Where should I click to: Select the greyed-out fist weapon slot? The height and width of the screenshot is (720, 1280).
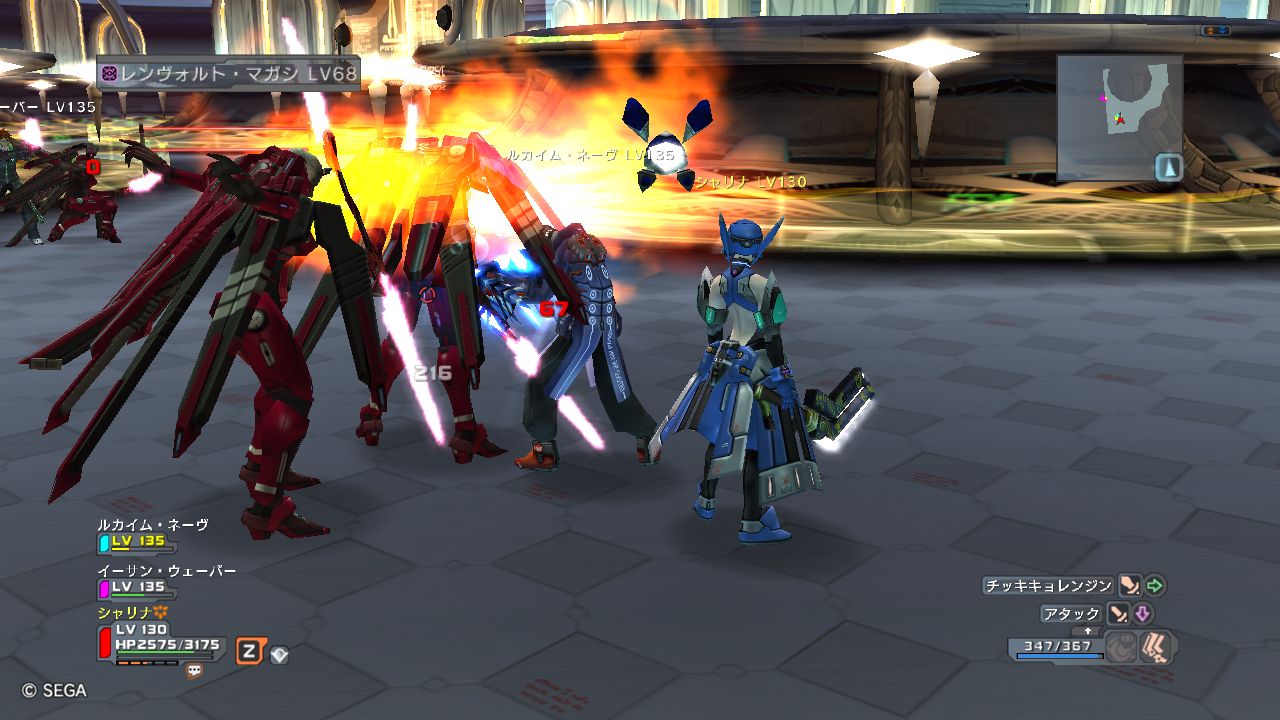point(1121,648)
